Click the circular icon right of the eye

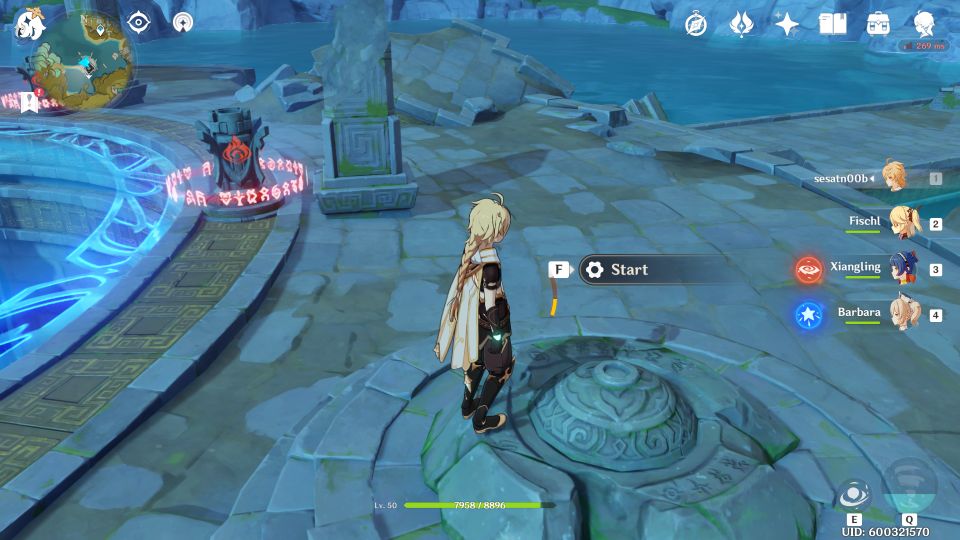click(182, 22)
